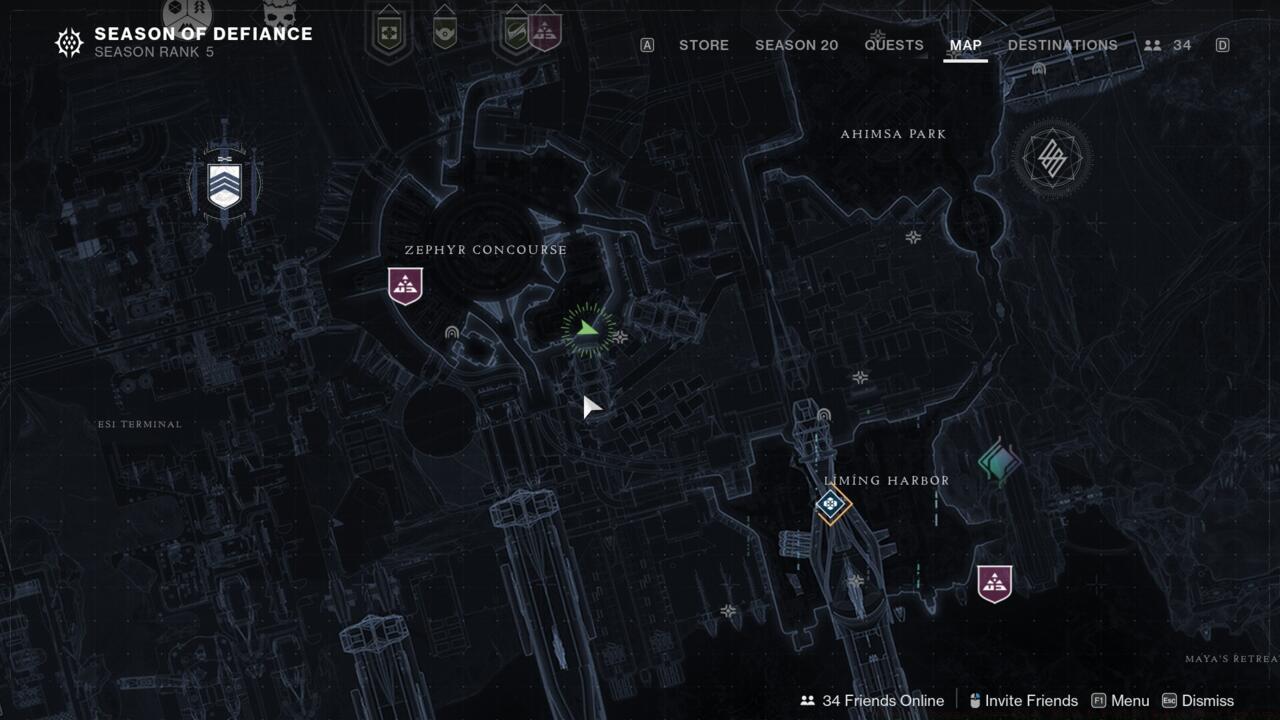Select the shield emblem vendor marker

click(x=225, y=185)
